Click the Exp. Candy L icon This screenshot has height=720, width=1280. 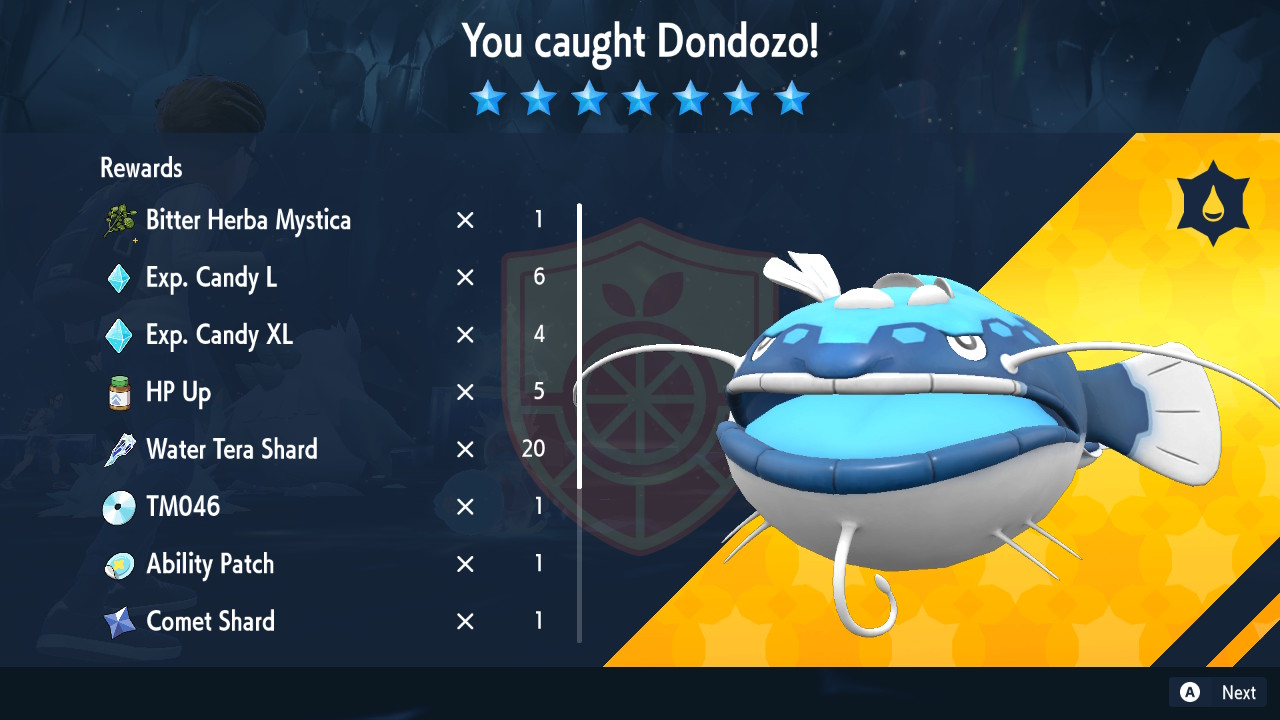click(x=119, y=278)
